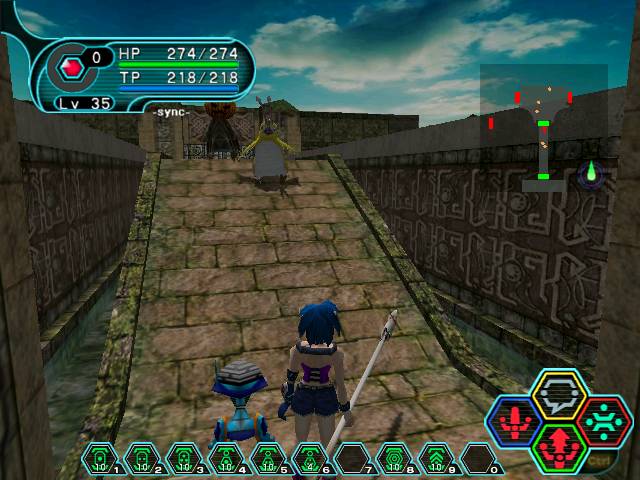Use the red-bordered teal technique action
This screenshot has width=640, height=480.
603,420
